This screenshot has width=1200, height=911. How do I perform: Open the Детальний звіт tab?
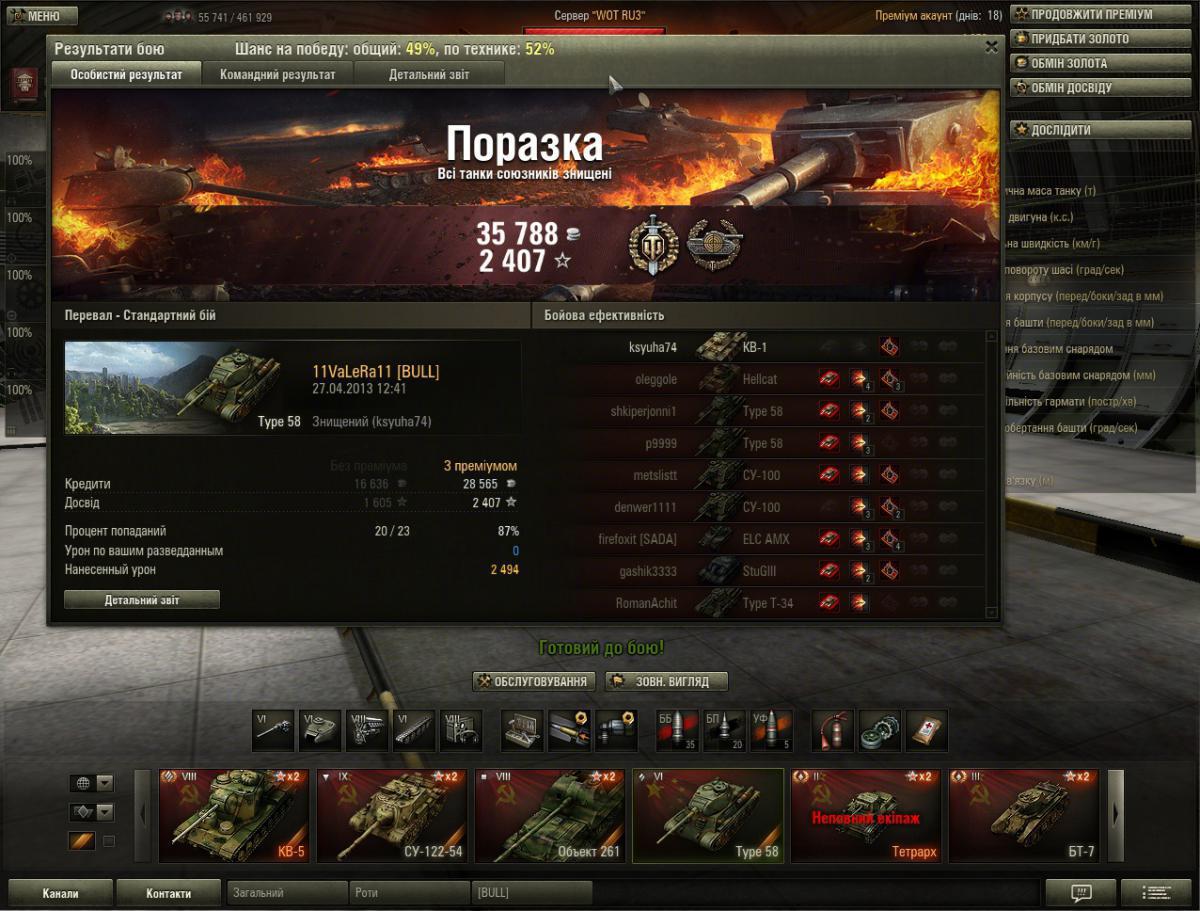[429, 74]
